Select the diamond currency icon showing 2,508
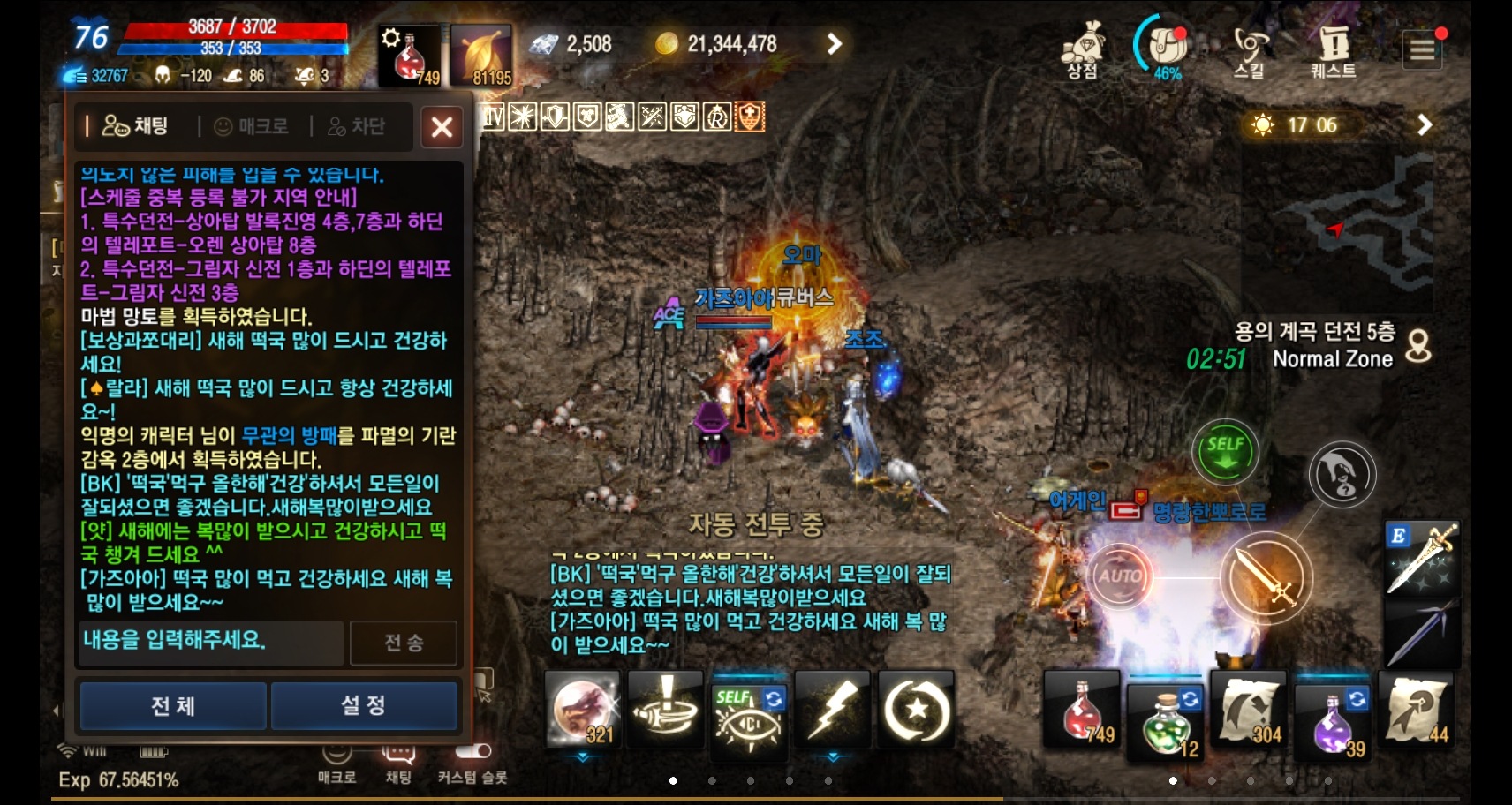The image size is (1512, 805). [548, 42]
